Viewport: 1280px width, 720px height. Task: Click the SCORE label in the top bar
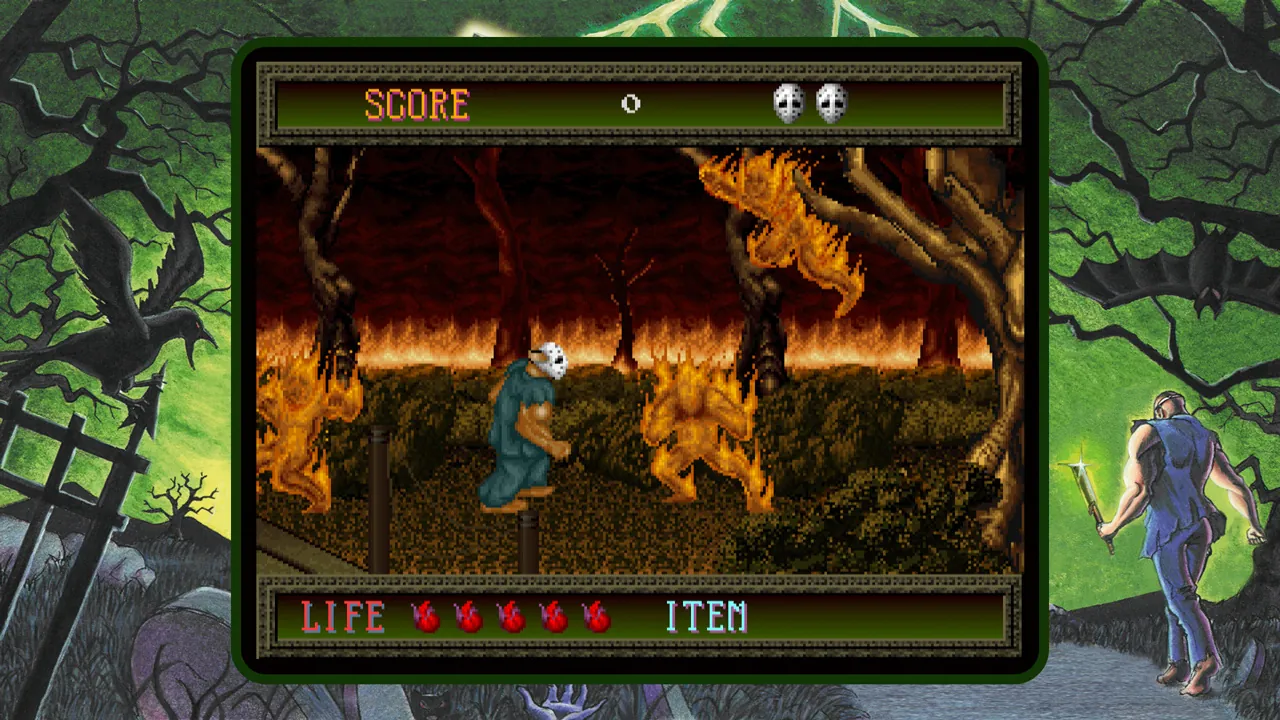coord(417,104)
